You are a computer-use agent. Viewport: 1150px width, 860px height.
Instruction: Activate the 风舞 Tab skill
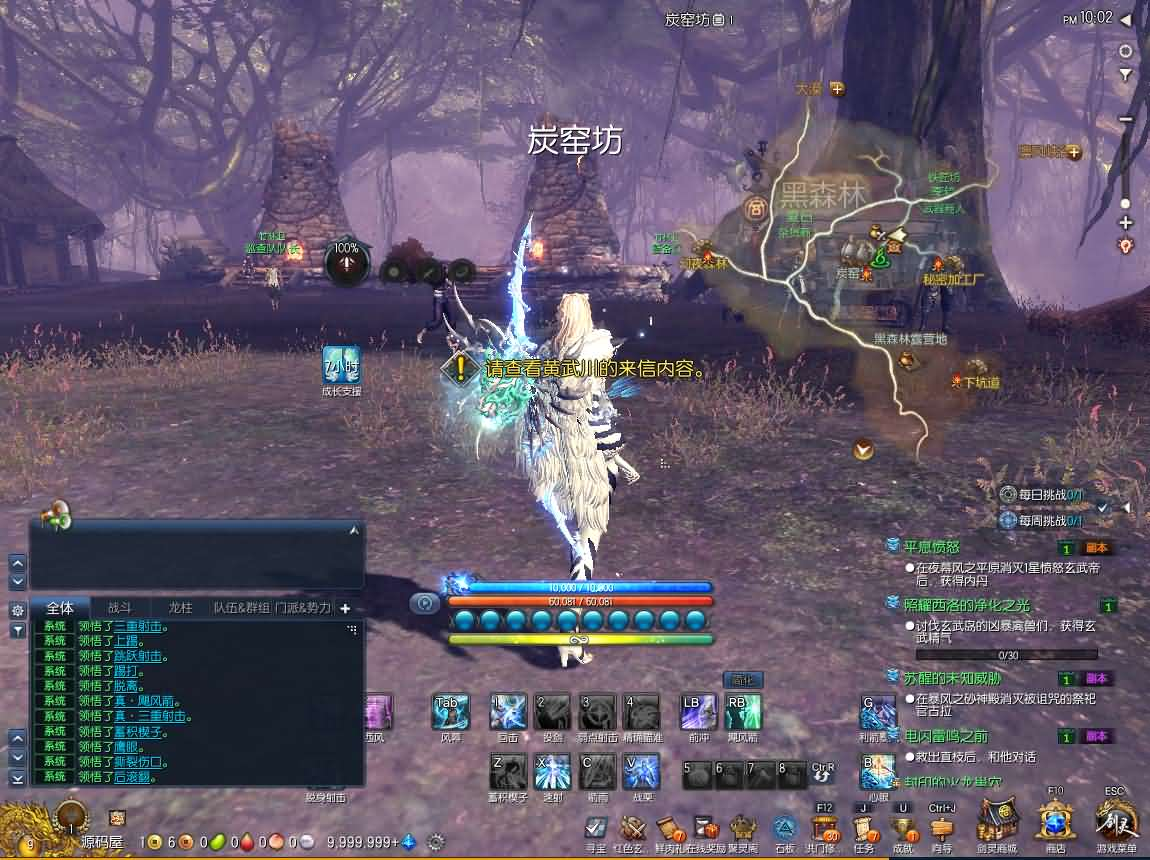point(450,712)
